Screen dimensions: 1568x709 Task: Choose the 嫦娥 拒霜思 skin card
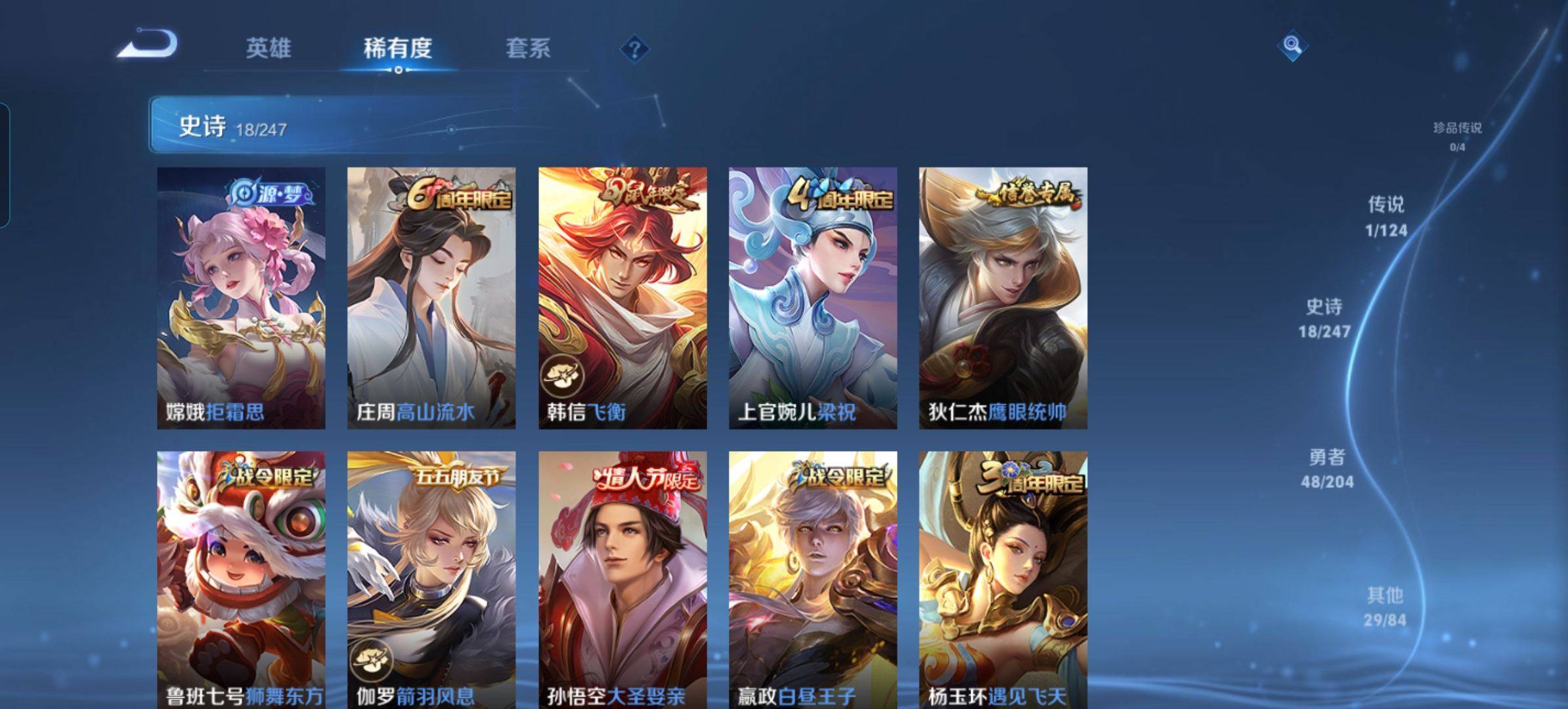pos(241,298)
